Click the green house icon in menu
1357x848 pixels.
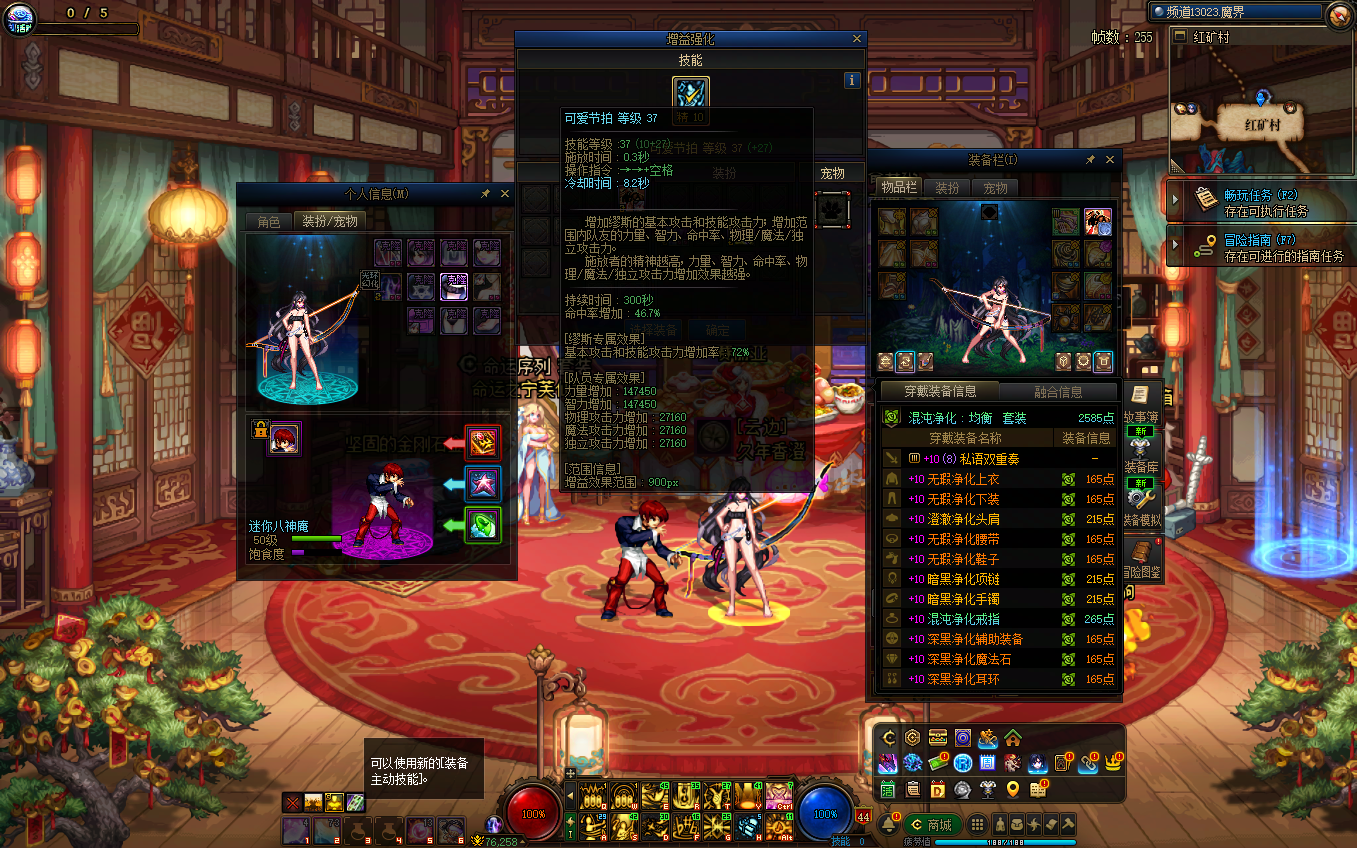(1013, 738)
